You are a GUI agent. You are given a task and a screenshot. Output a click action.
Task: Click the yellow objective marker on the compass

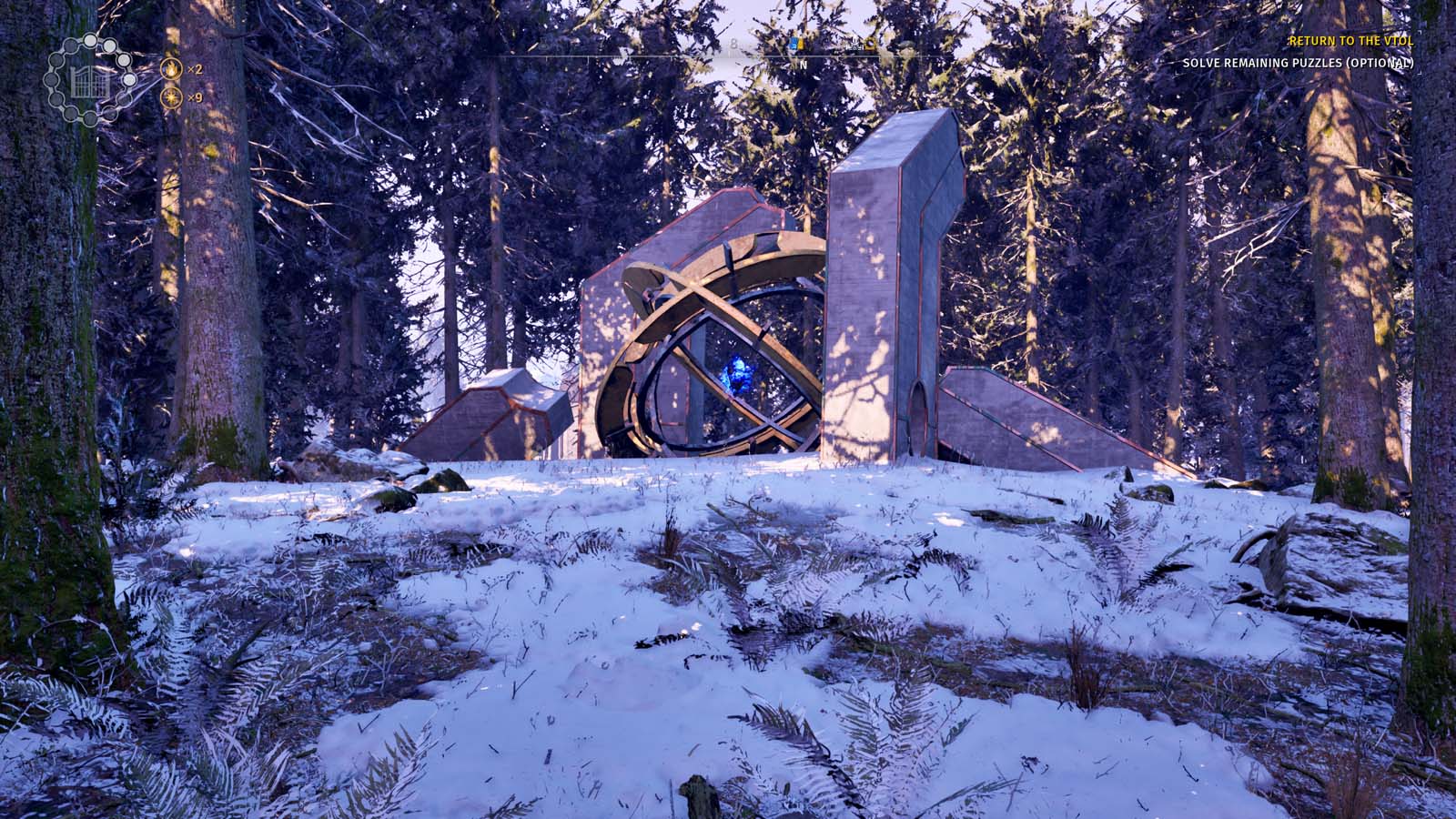869,45
